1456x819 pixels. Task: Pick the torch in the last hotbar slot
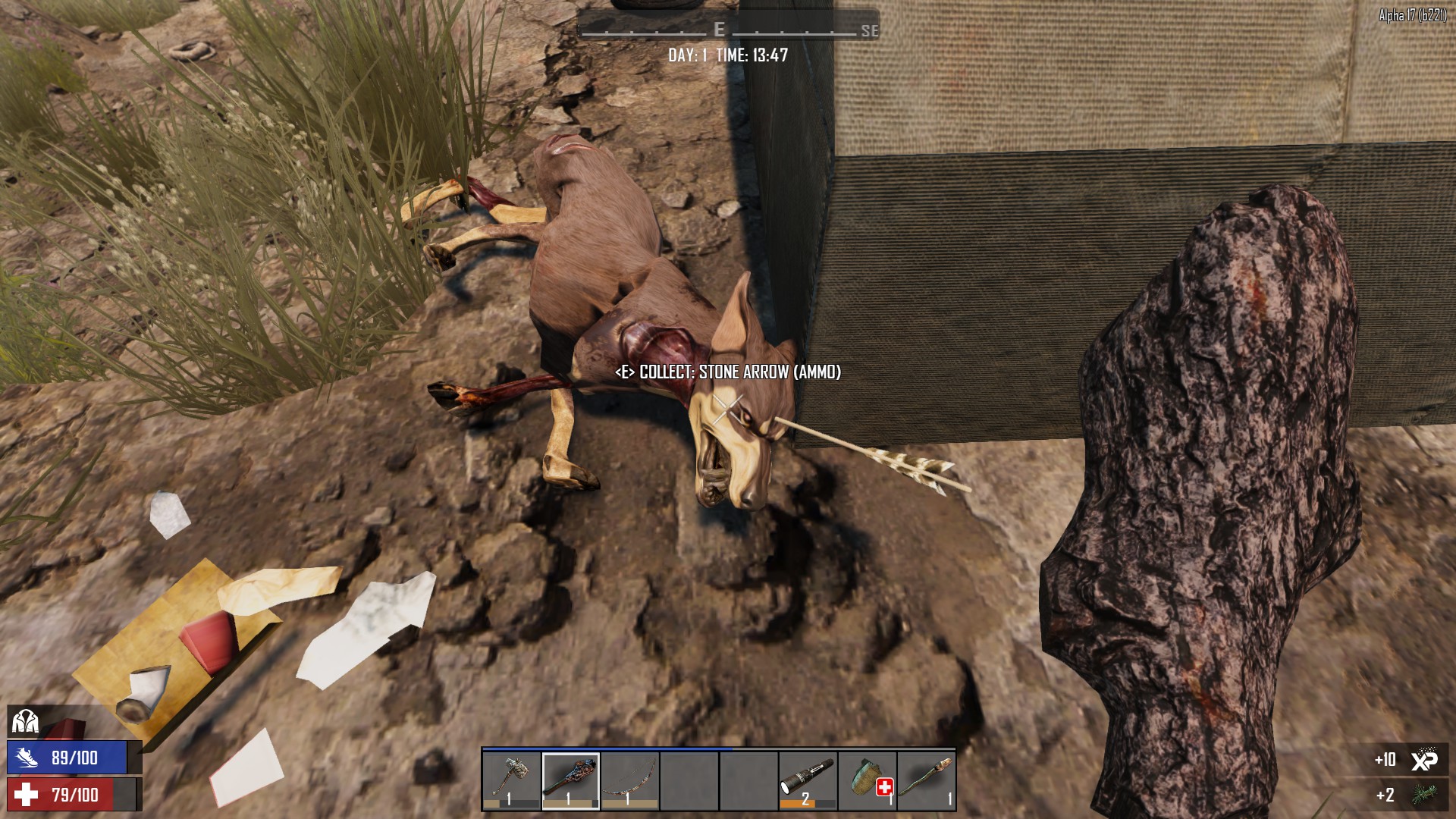tap(927, 780)
